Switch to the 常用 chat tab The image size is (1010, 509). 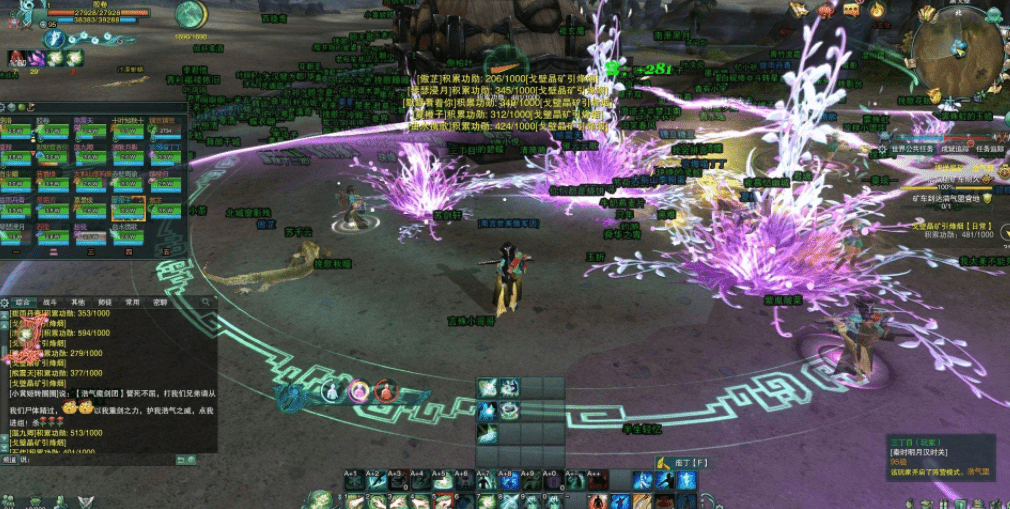click(133, 301)
